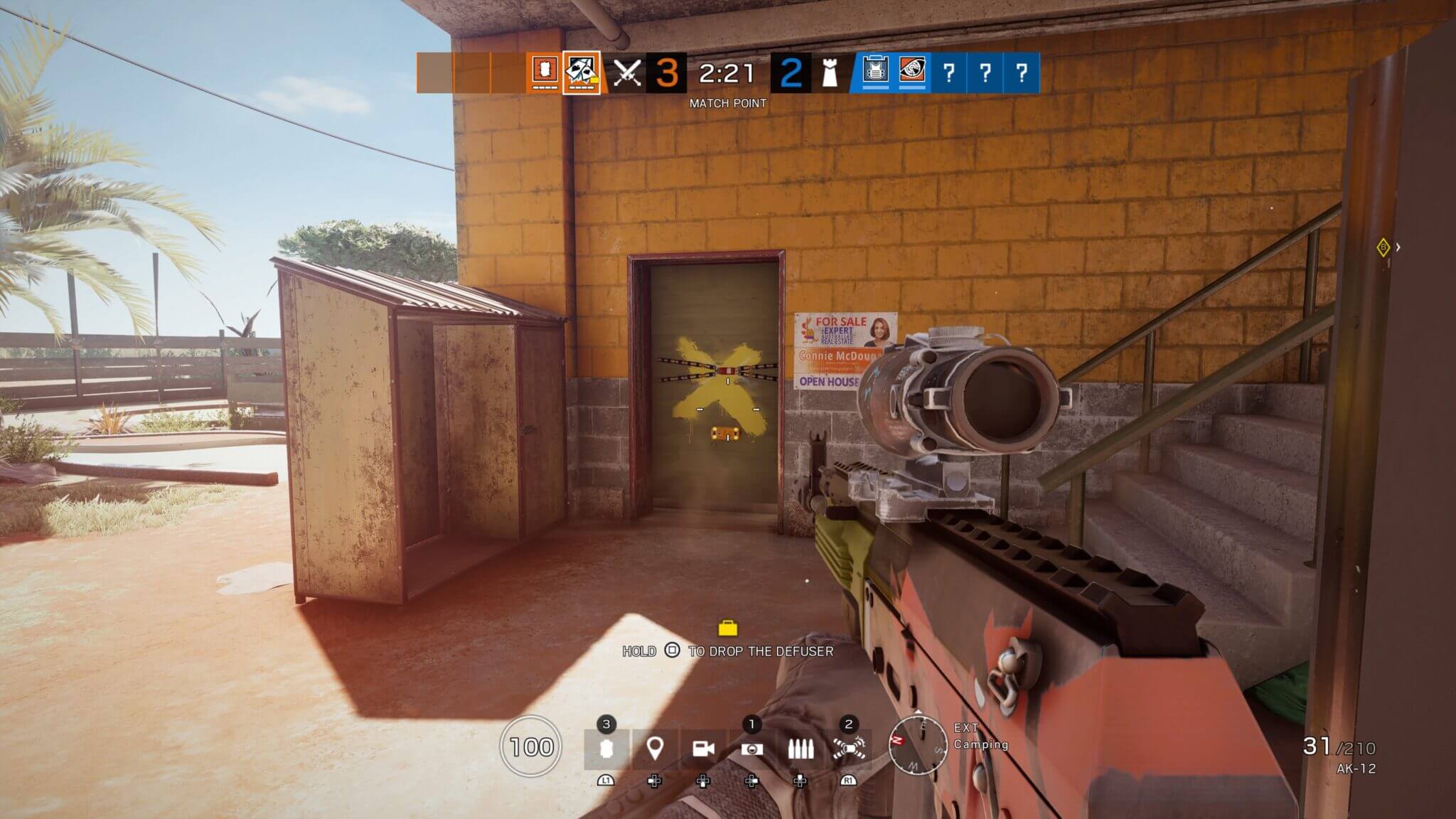Image resolution: width=1456 pixels, height=819 pixels.
Task: Click the yellow defuser icon above the prompt
Action: (x=727, y=627)
